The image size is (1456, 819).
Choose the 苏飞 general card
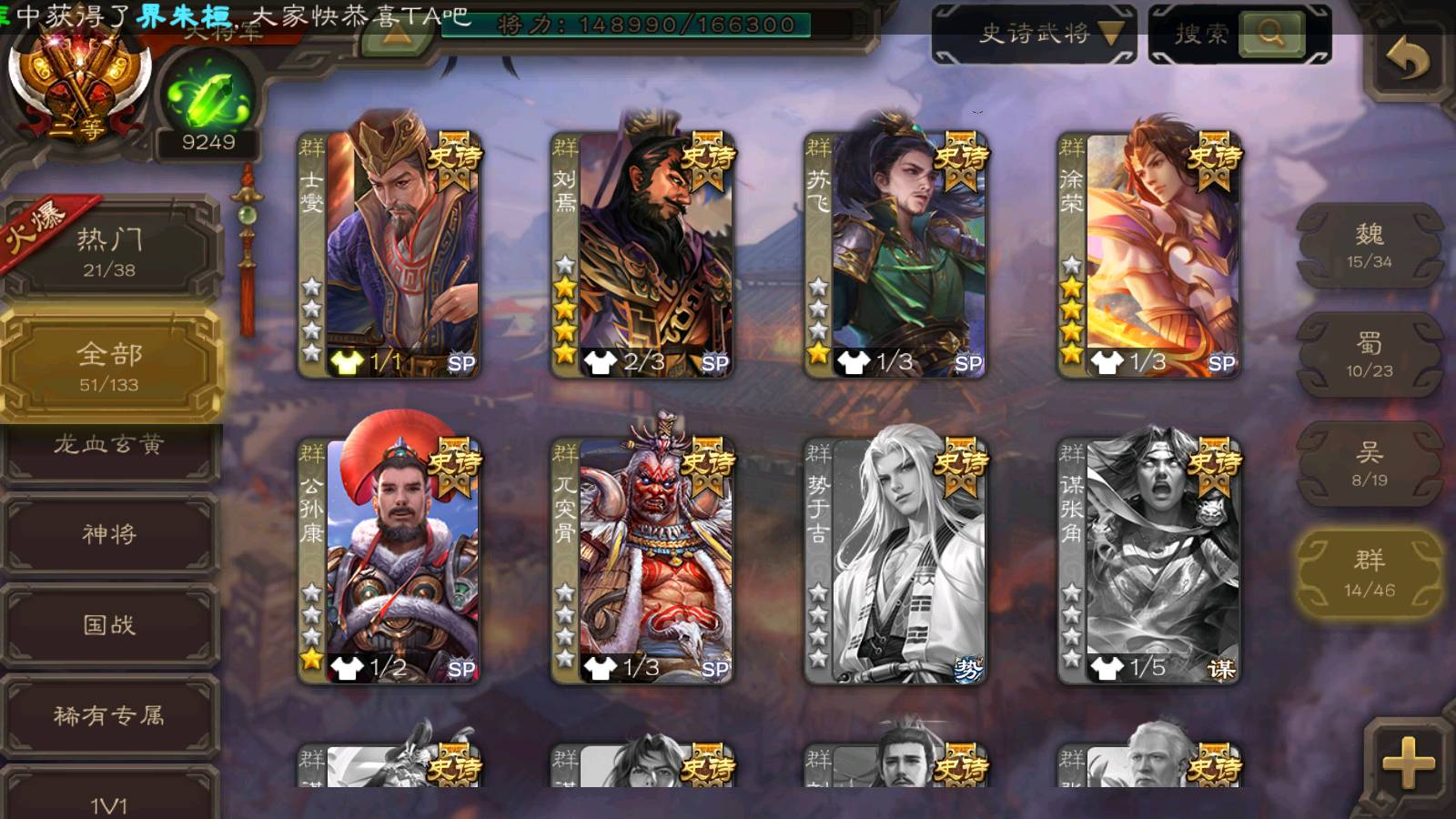895,255
